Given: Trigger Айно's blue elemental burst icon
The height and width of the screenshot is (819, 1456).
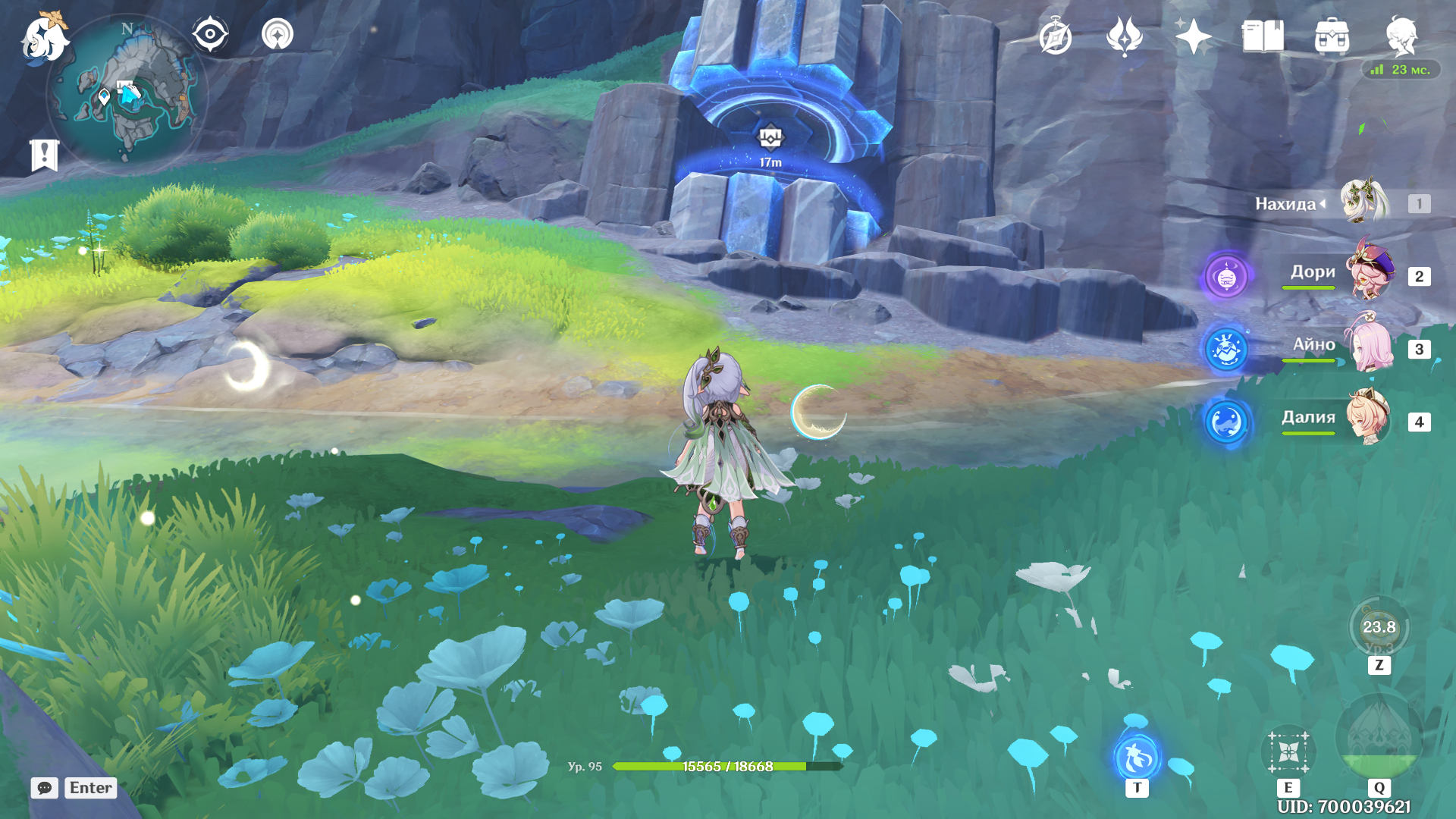Looking at the screenshot, I should point(1226,350).
